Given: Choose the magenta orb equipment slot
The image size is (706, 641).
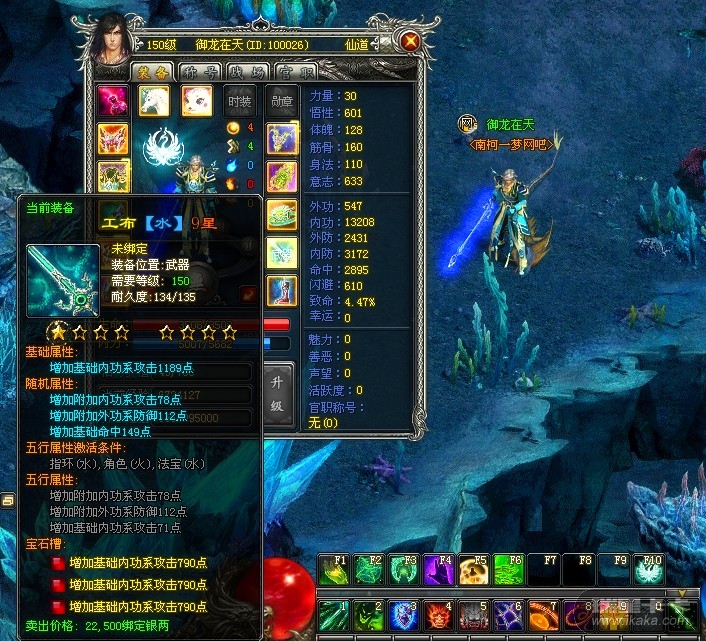Looking at the screenshot, I should tap(112, 101).
